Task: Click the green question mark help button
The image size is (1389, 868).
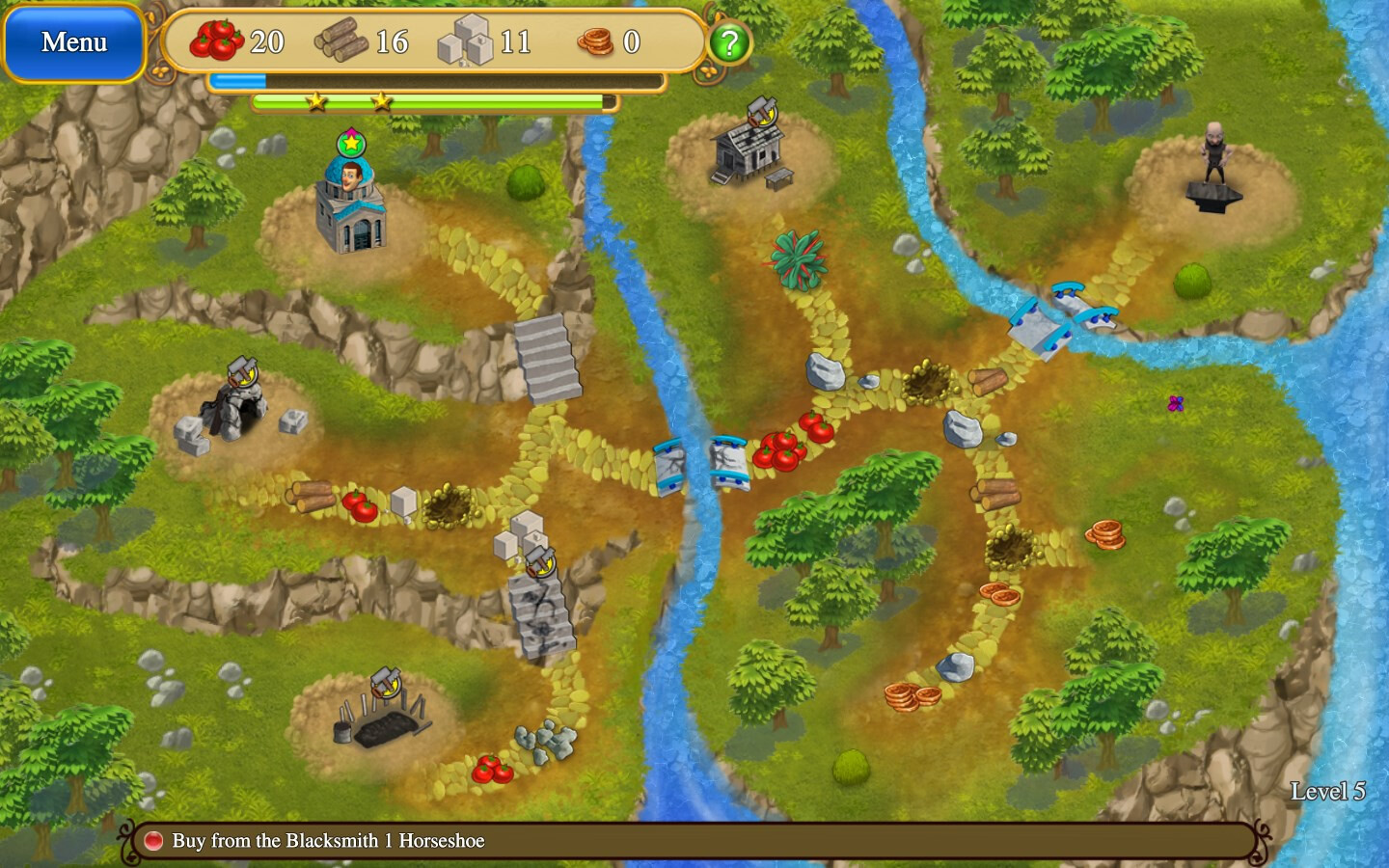Action: pyautogui.click(x=728, y=41)
